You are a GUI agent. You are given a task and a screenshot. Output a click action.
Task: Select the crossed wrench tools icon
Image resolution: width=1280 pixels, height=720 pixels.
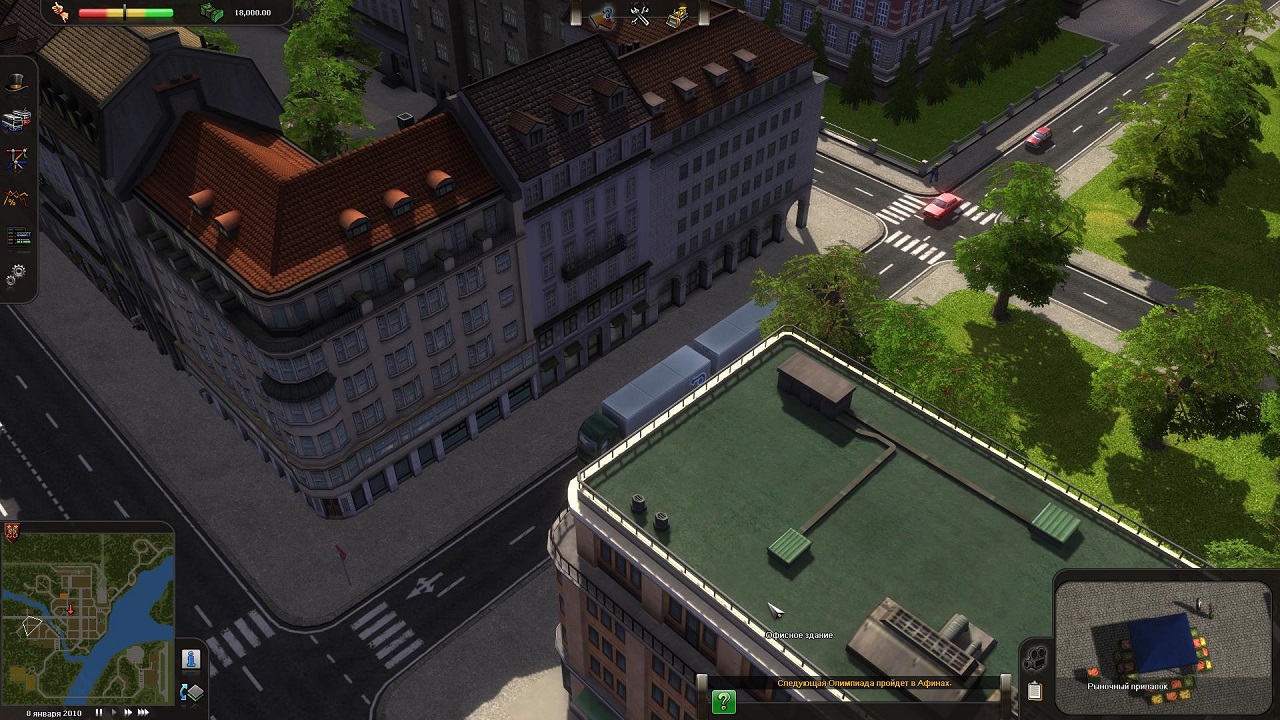[x=640, y=15]
